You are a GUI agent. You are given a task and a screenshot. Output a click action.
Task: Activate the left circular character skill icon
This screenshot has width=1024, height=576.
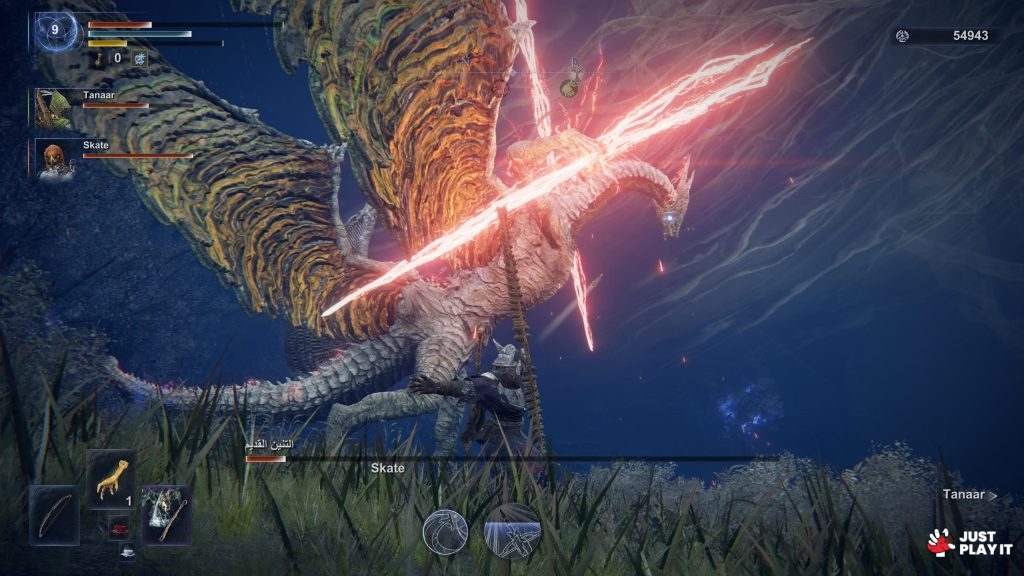pyautogui.click(x=445, y=530)
